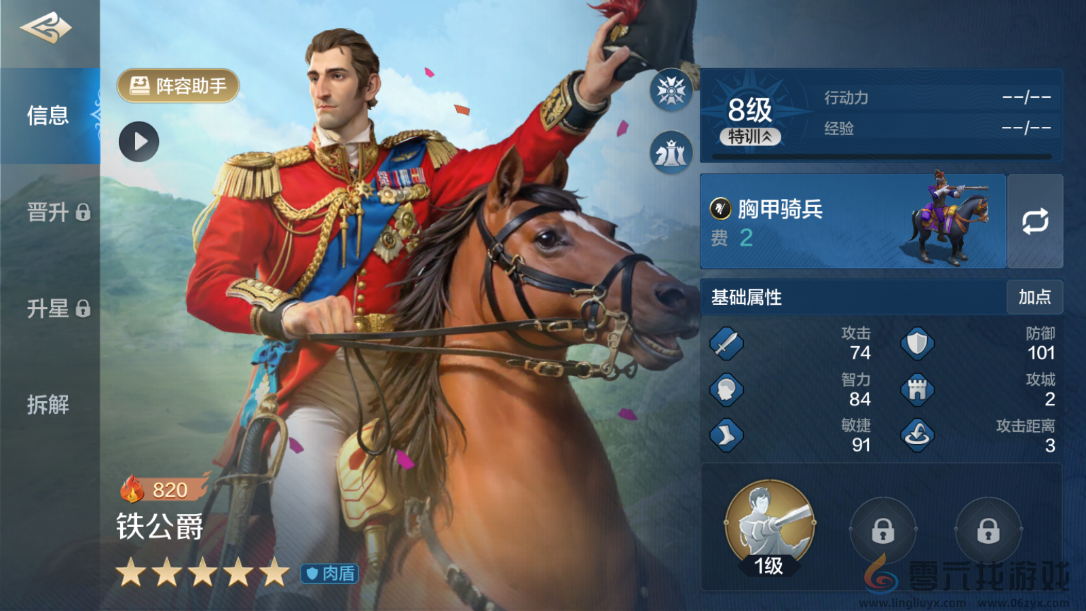1086x611 pixels.
Task: Tap the 特训 special training button
Action: coord(750,137)
